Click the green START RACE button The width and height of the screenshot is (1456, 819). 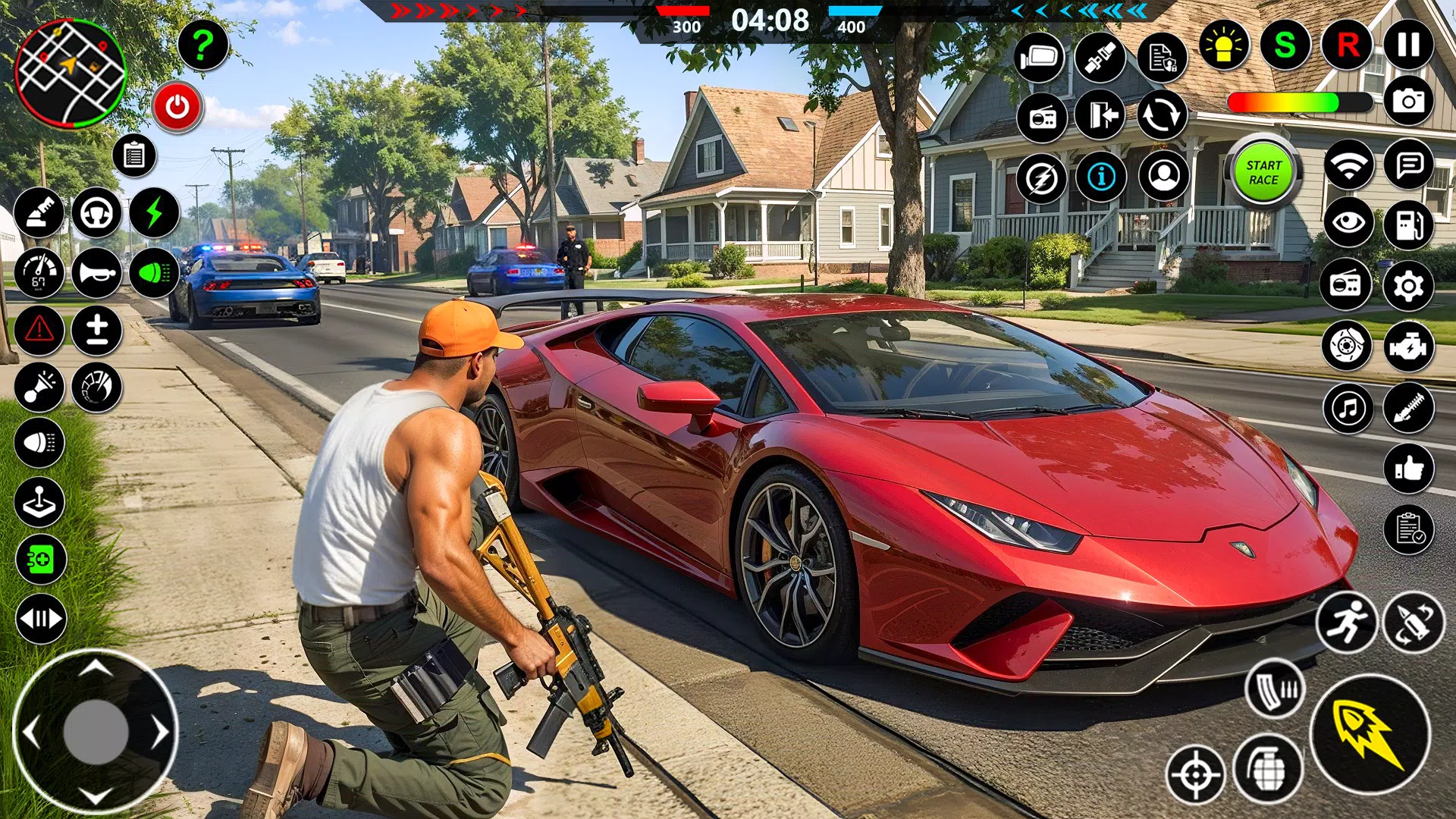[1263, 172]
